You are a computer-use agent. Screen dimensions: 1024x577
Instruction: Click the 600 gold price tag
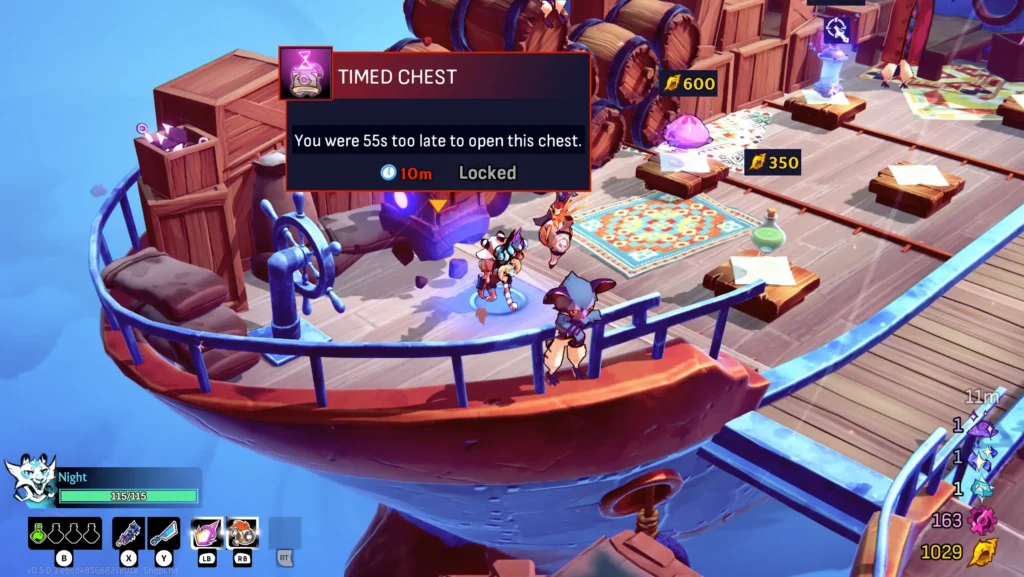(x=689, y=83)
